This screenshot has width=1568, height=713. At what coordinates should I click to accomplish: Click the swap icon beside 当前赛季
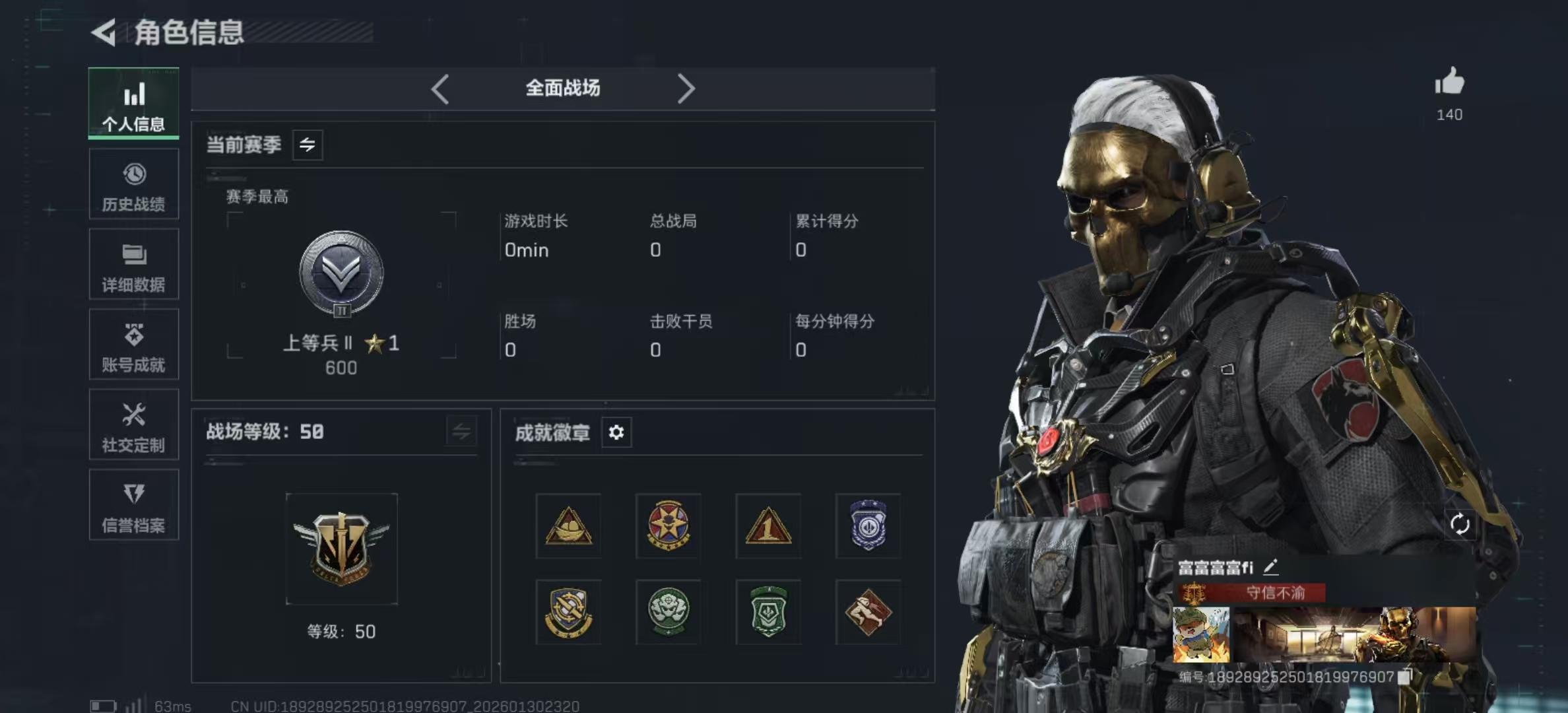click(x=309, y=145)
